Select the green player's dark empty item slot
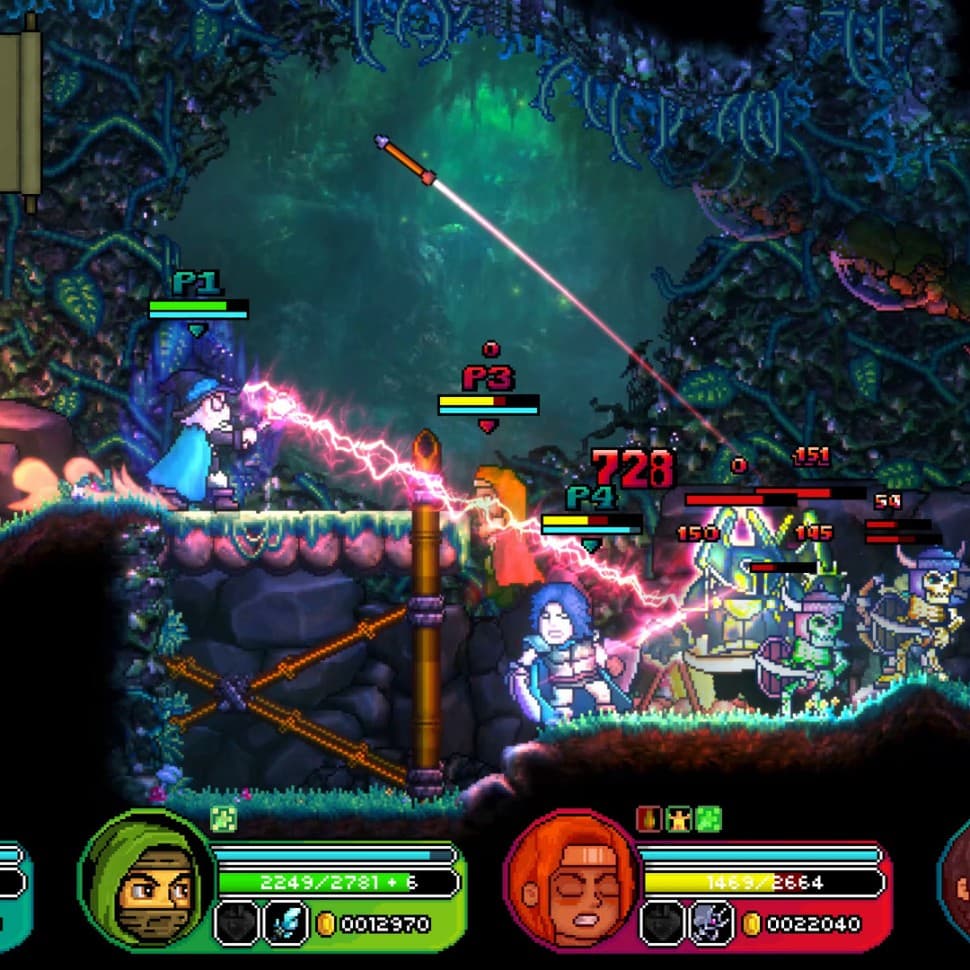 (x=237, y=923)
